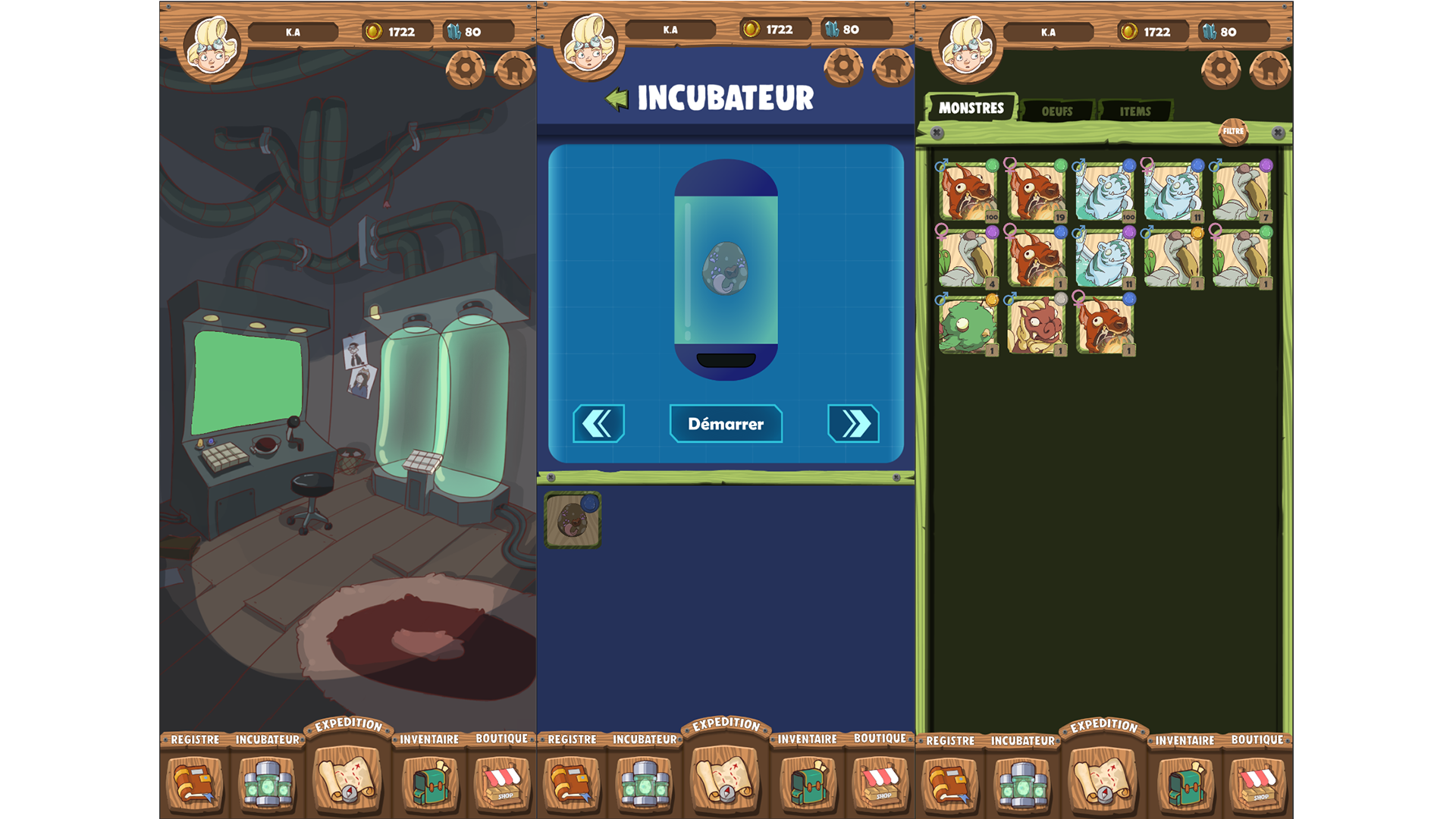The height and width of the screenshot is (819, 1456).
Task: Switch to the ITEMS tab
Action: (x=1134, y=111)
